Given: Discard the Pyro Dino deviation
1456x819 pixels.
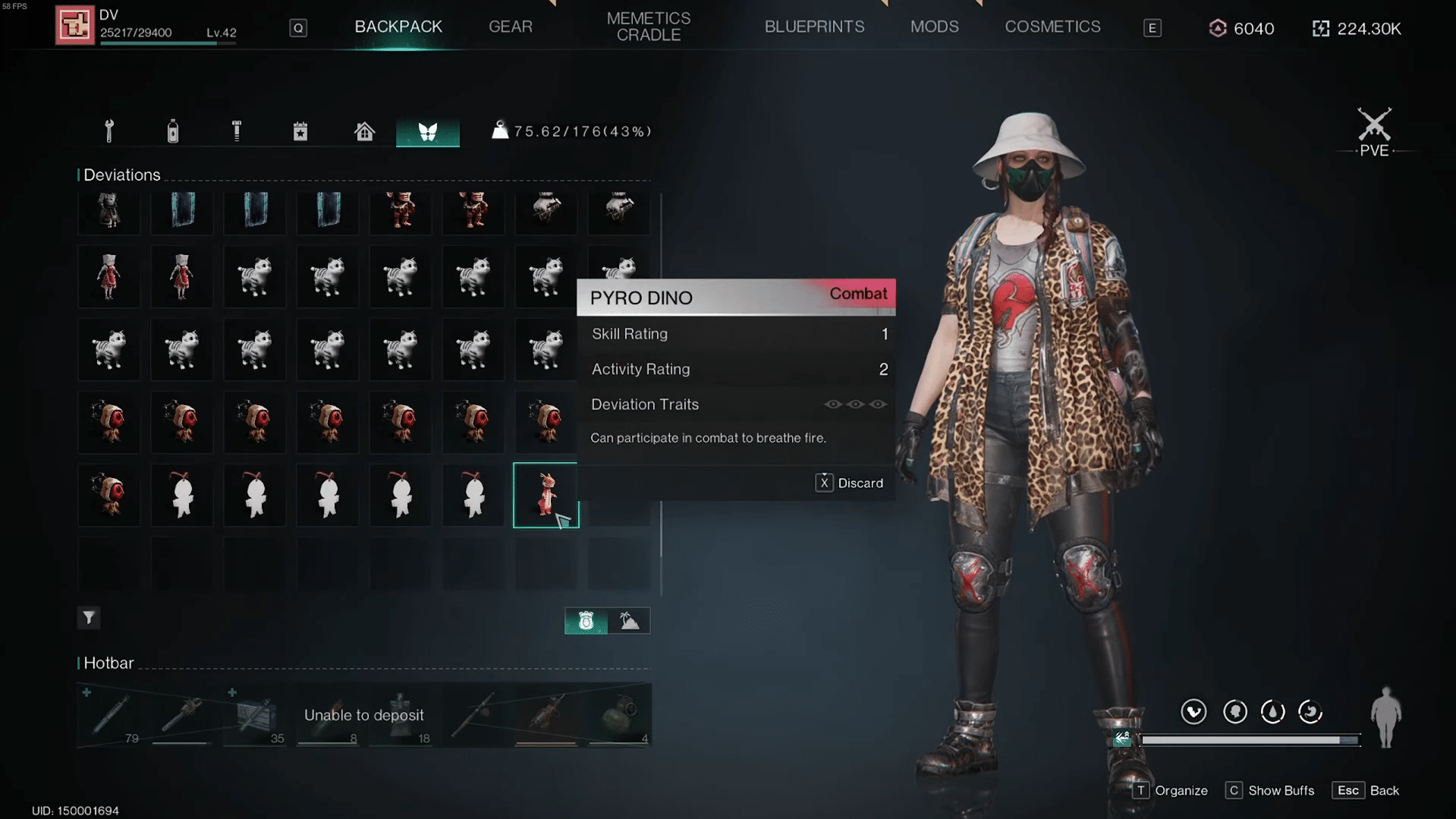Looking at the screenshot, I should [849, 483].
